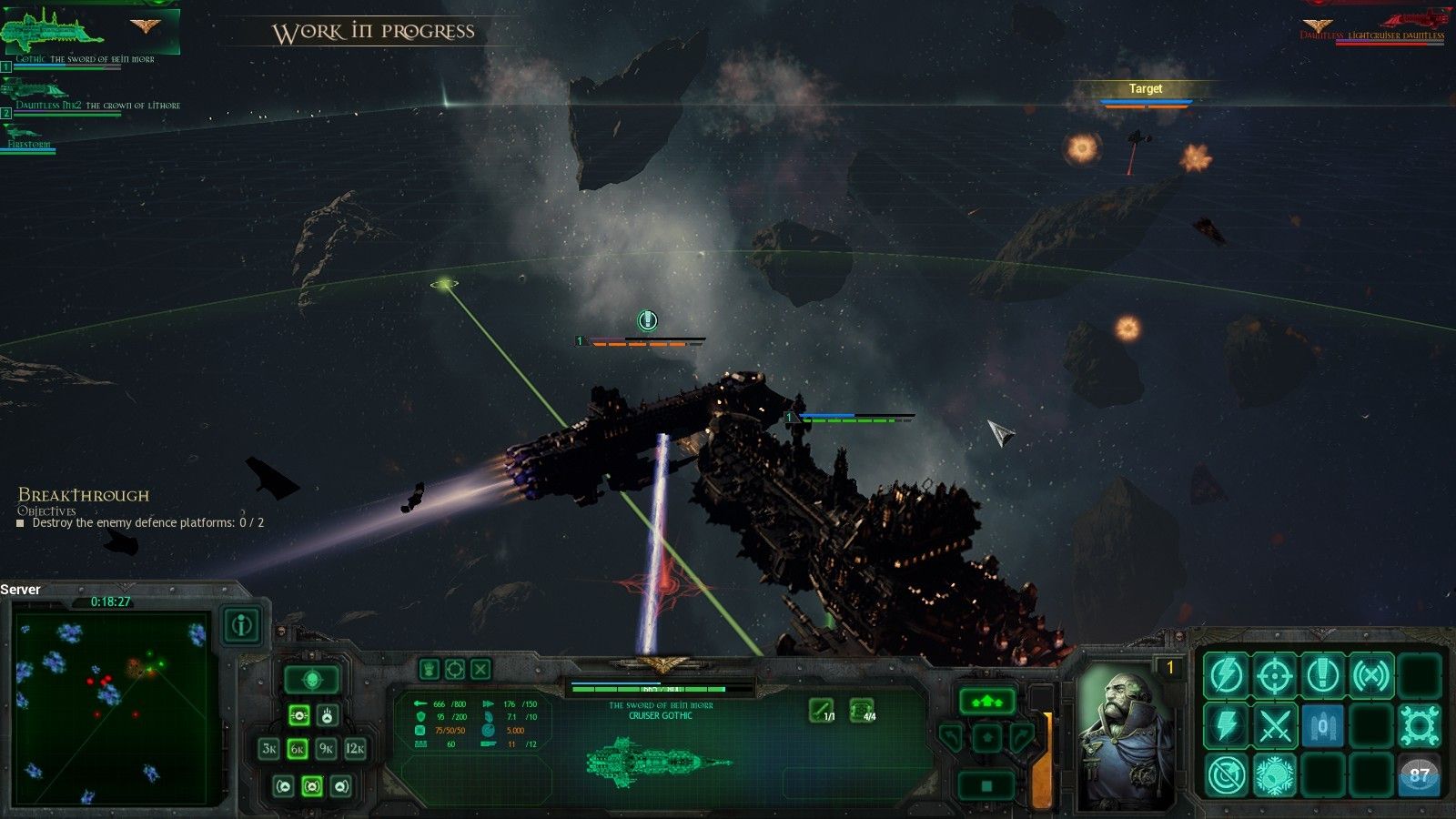1456x819 pixels.
Task: Use the snowflake skull ability
Action: [x=1274, y=775]
